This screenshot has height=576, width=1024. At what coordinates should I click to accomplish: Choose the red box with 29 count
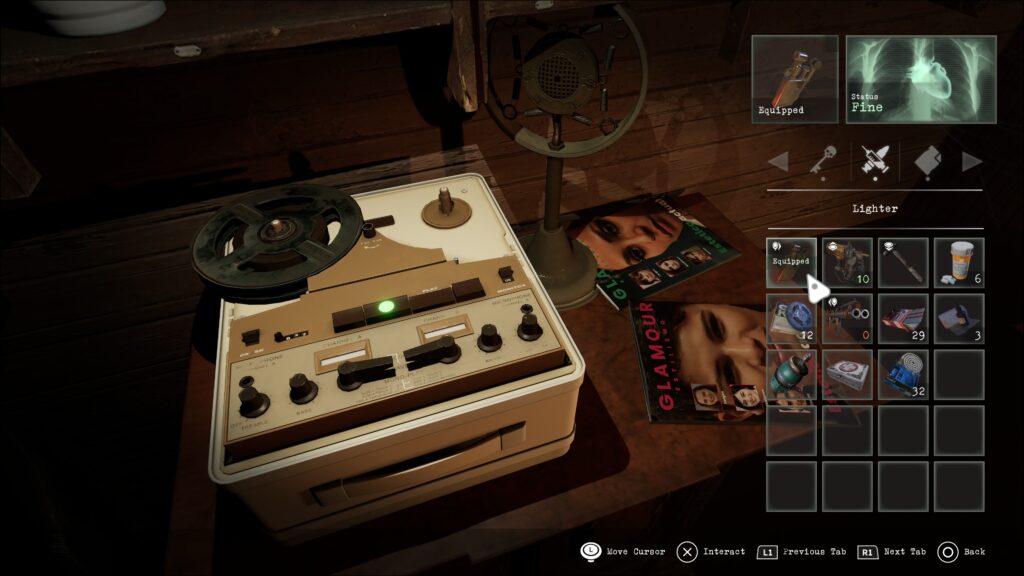click(x=904, y=319)
